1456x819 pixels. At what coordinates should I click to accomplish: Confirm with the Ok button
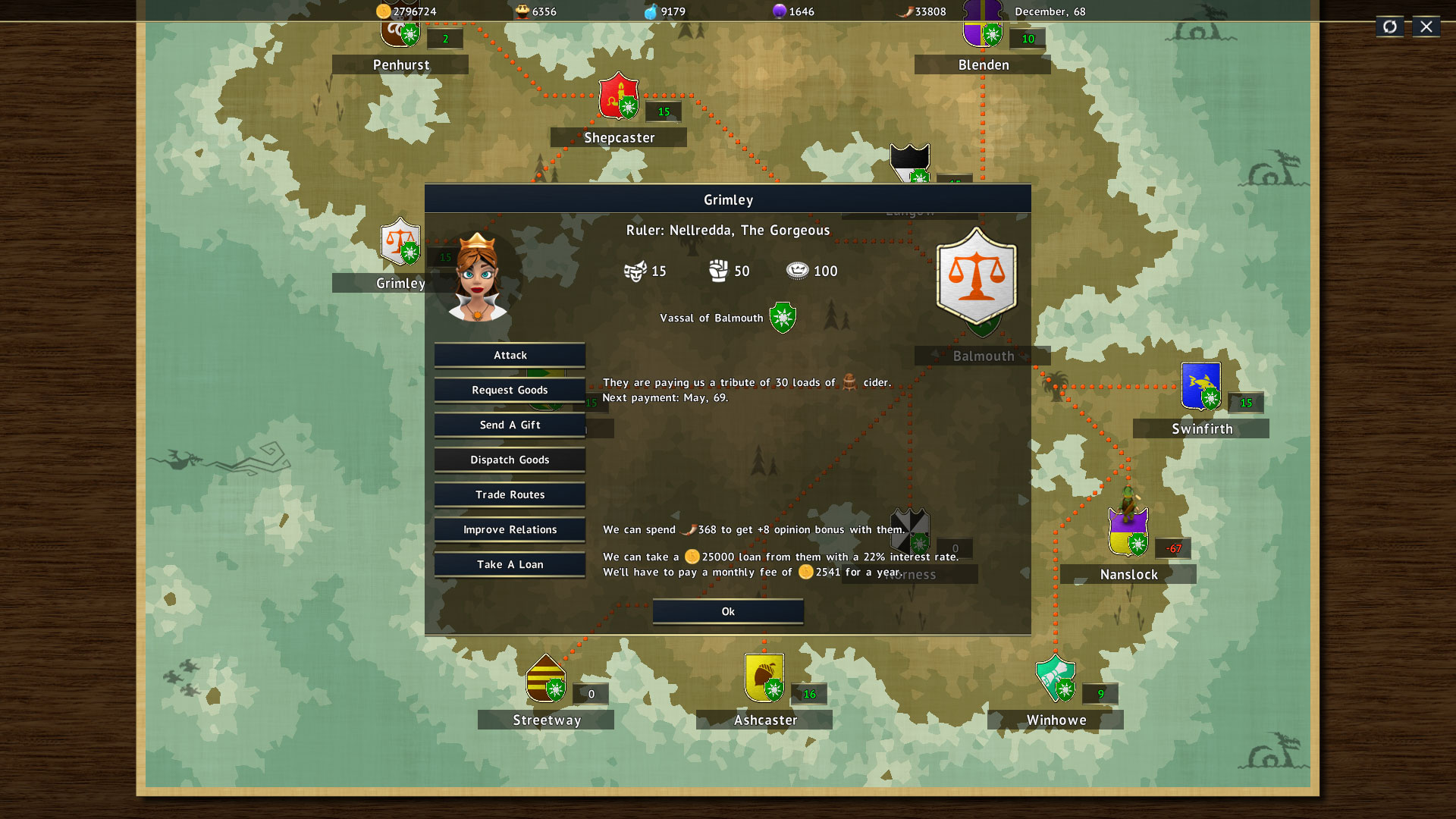[727, 611]
